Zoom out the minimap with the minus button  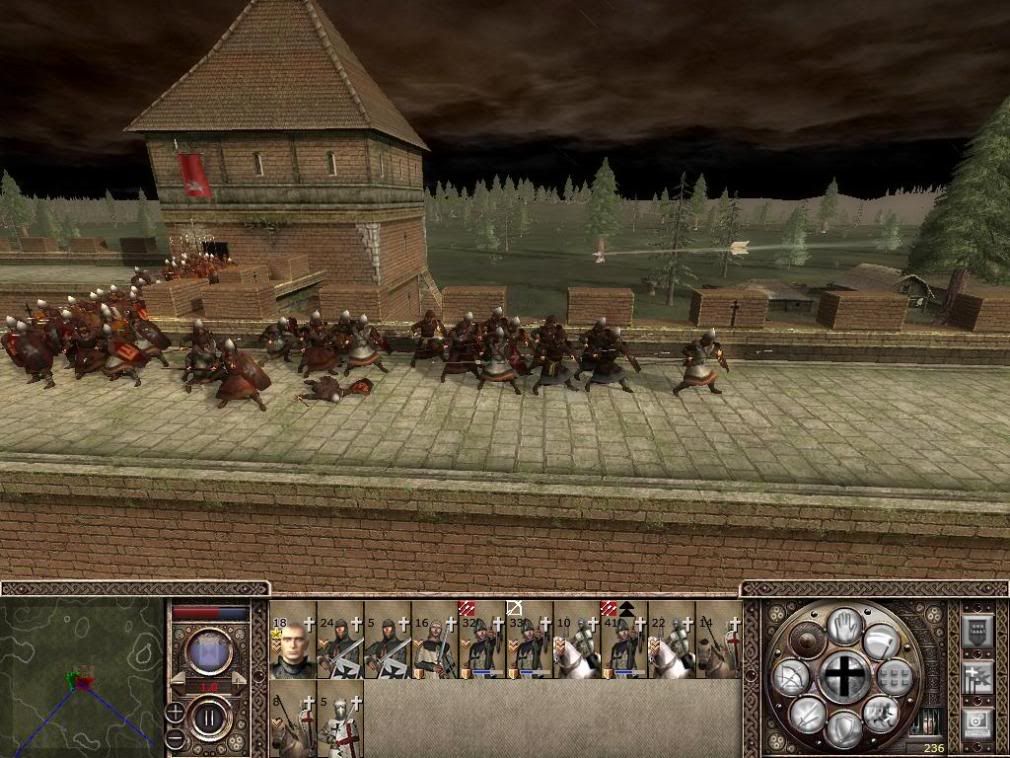tap(175, 739)
